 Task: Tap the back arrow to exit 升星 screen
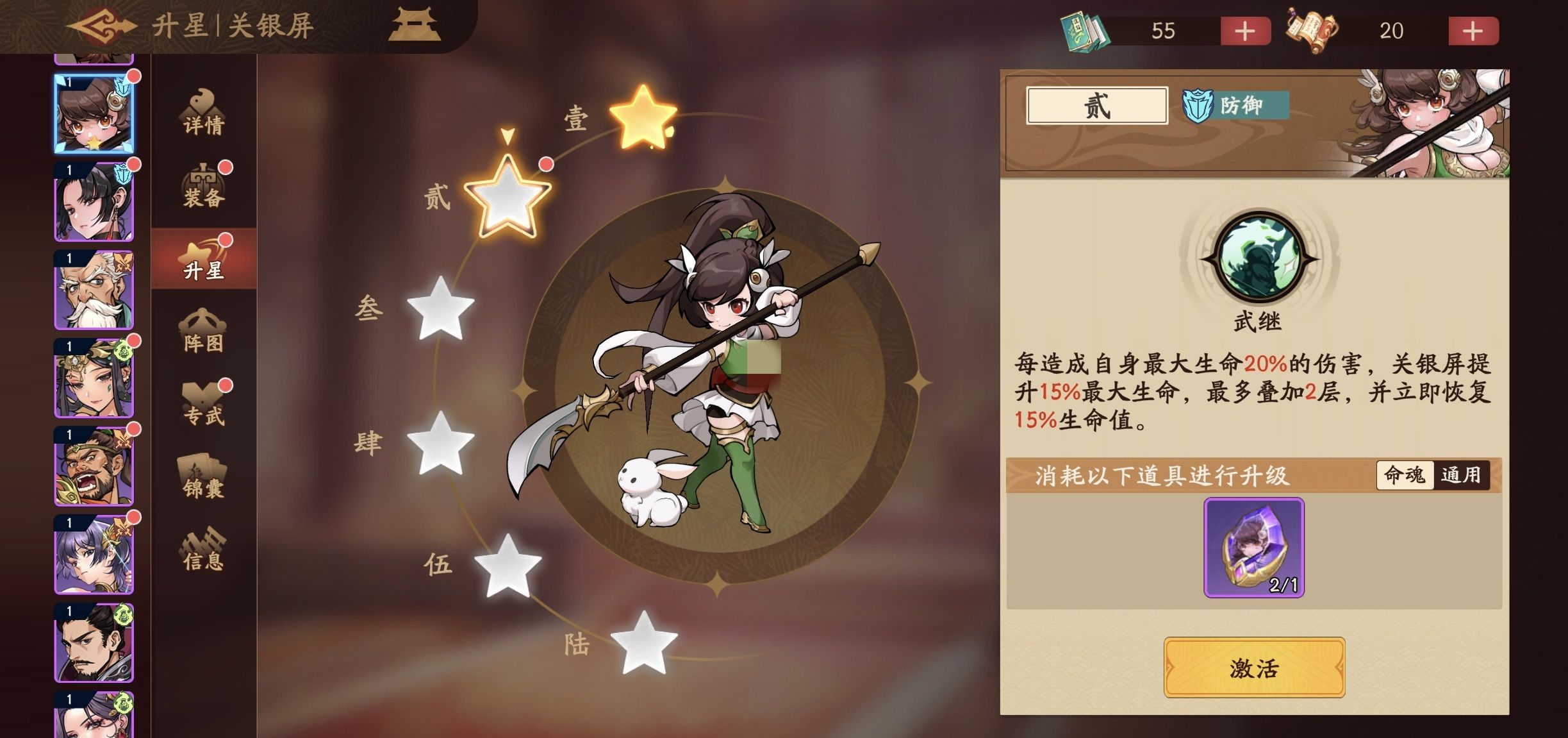click(x=103, y=27)
